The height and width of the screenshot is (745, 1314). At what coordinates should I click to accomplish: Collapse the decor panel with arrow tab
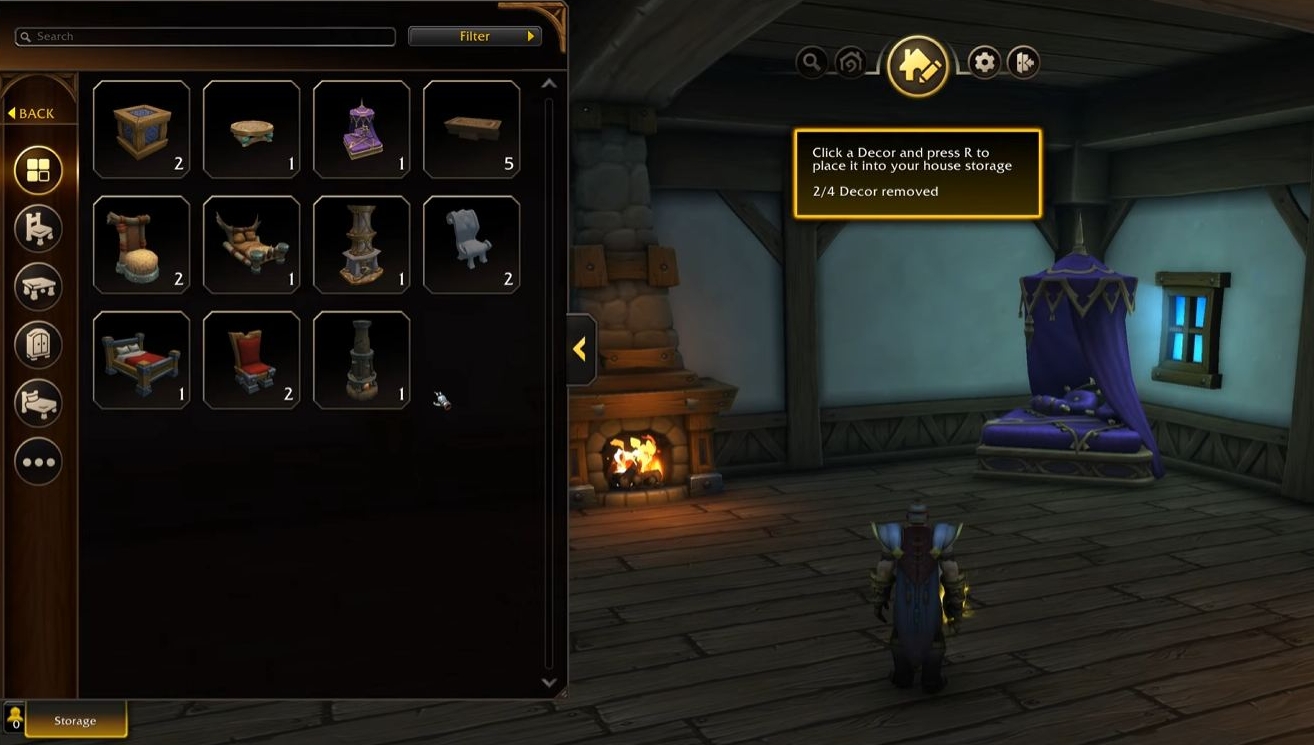[x=580, y=349]
